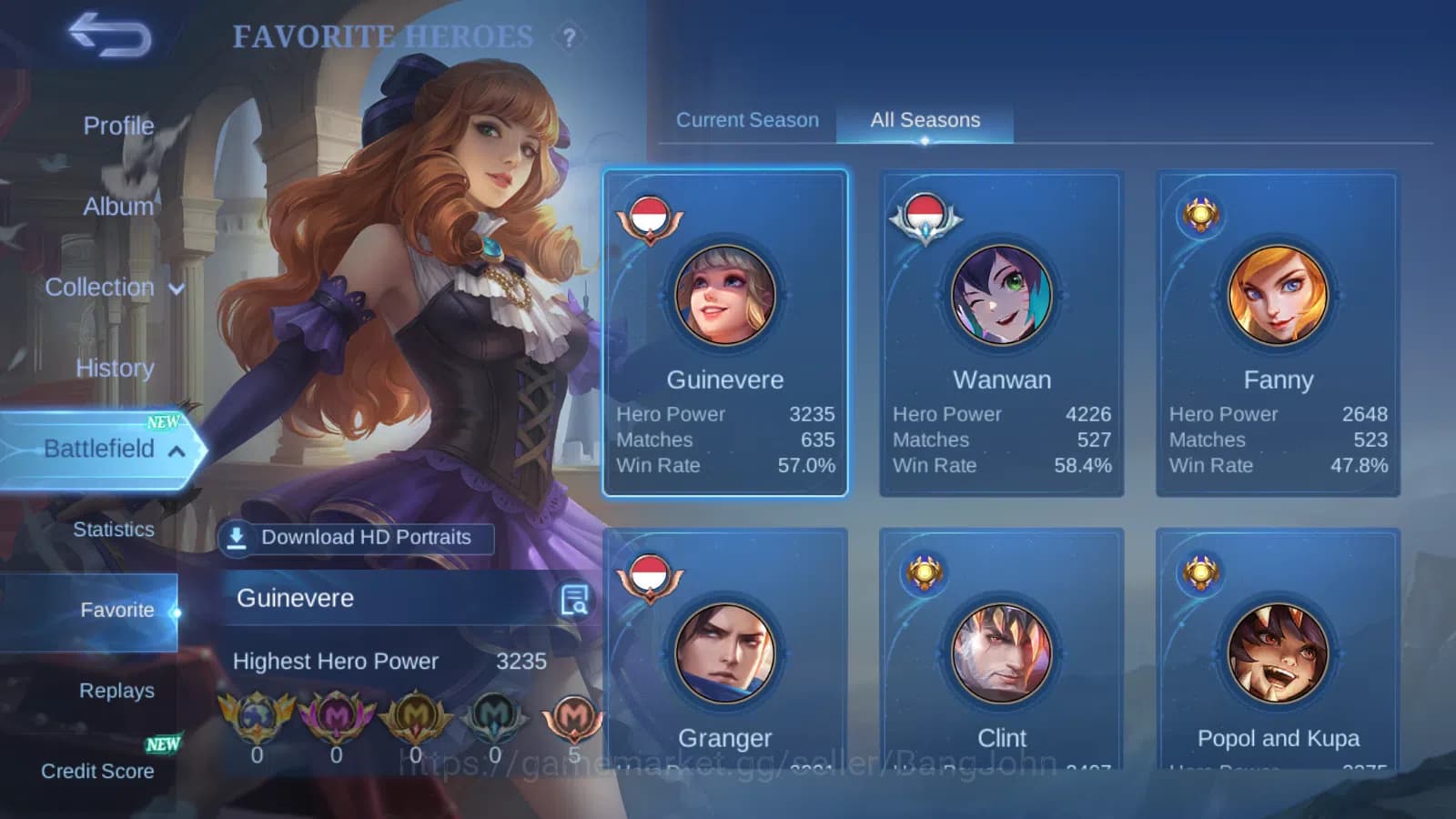The width and height of the screenshot is (1456, 819).
Task: Switch to the Current Season tab
Action: point(747,119)
